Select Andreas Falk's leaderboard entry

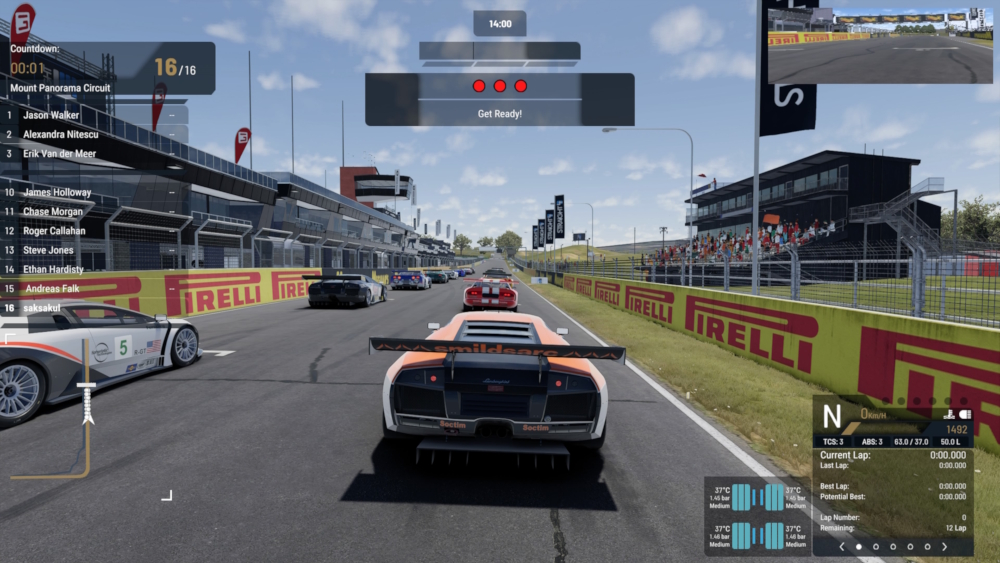coord(51,288)
